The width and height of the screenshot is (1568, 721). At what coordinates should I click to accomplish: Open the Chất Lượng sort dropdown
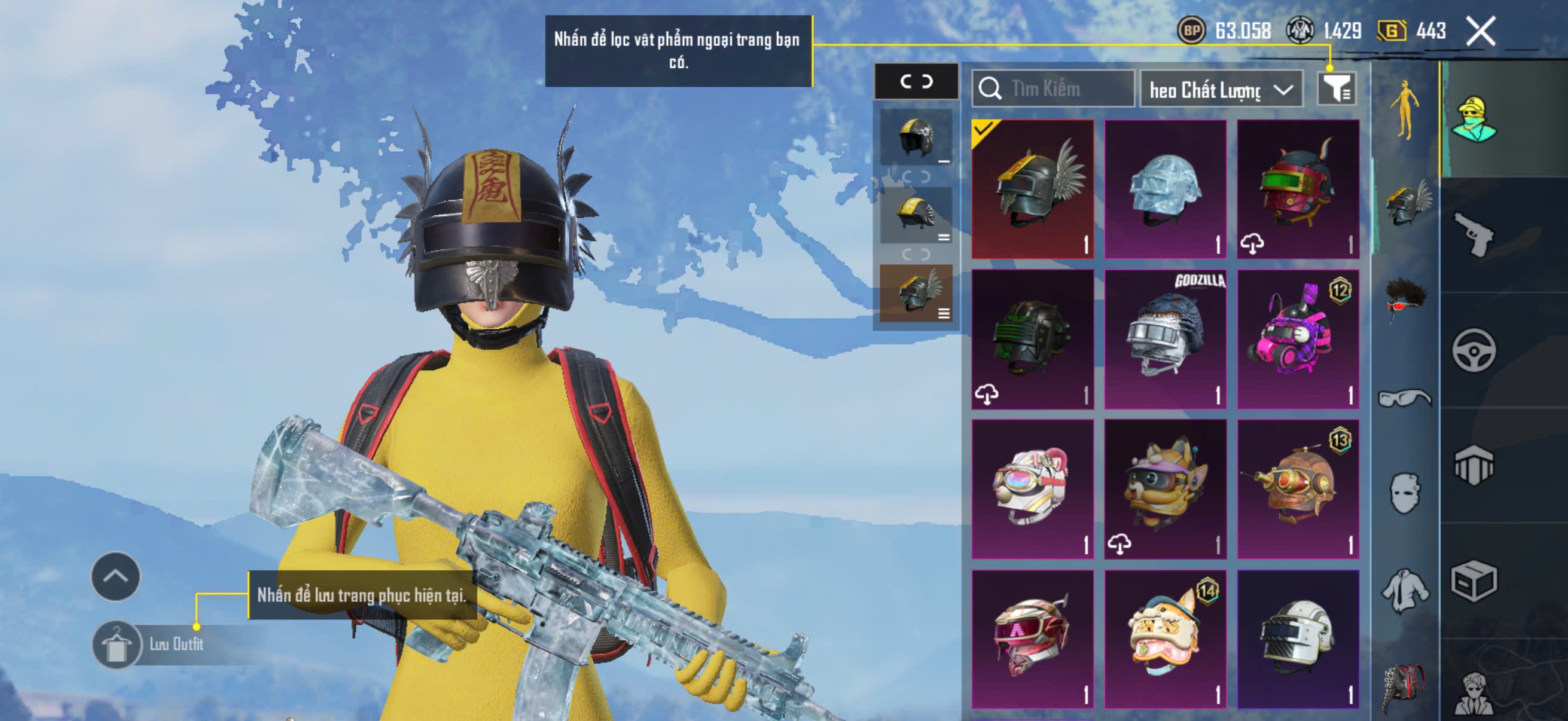pos(1221,90)
